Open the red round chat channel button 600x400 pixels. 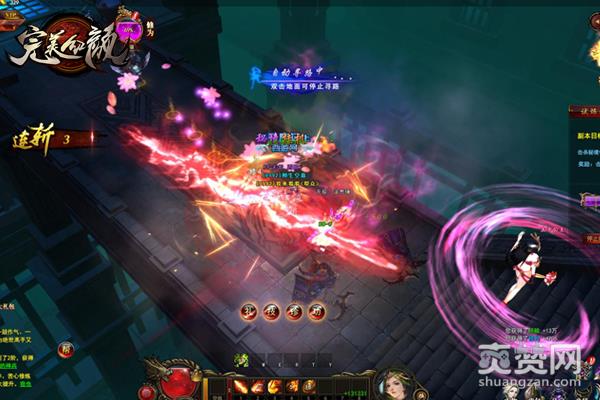coord(65,349)
